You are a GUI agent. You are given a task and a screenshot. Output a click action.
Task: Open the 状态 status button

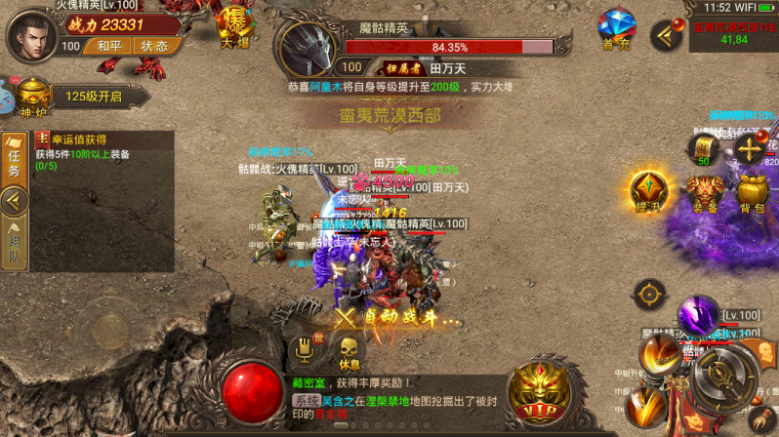[155, 46]
